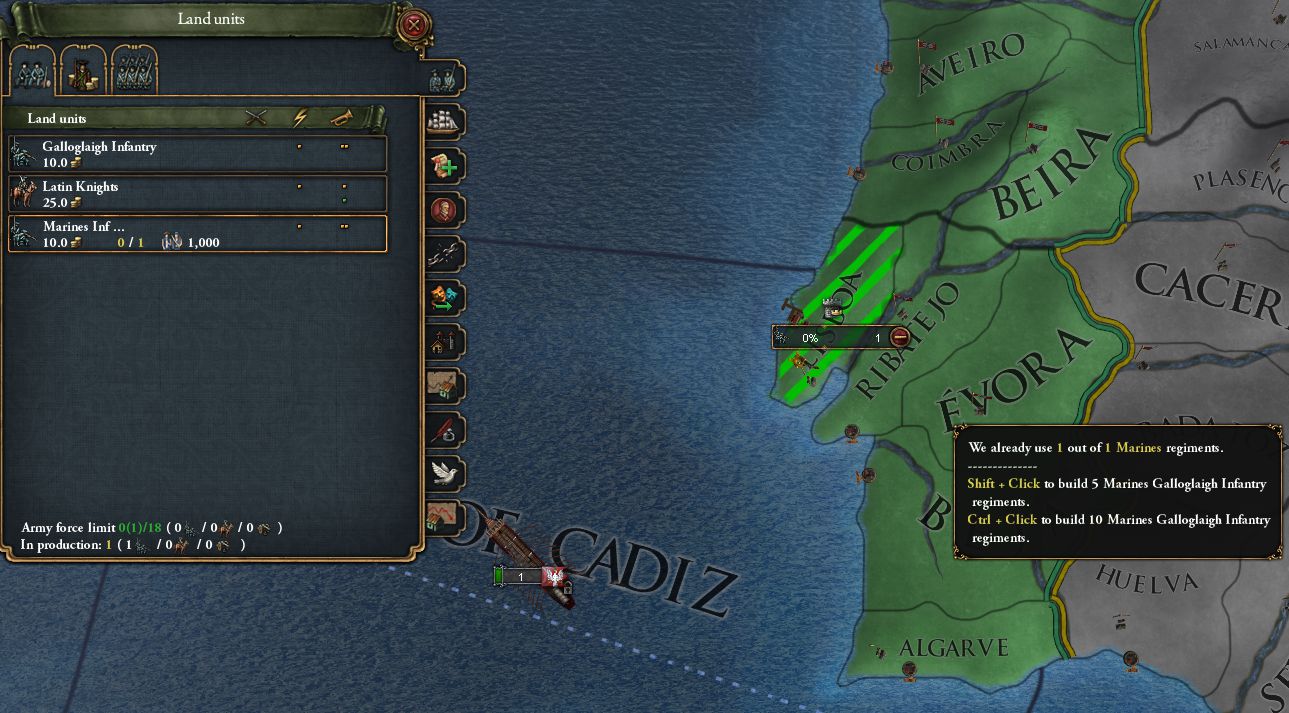The width and height of the screenshot is (1289, 713).
Task: Open the red portrait side tab
Action: tap(444, 210)
